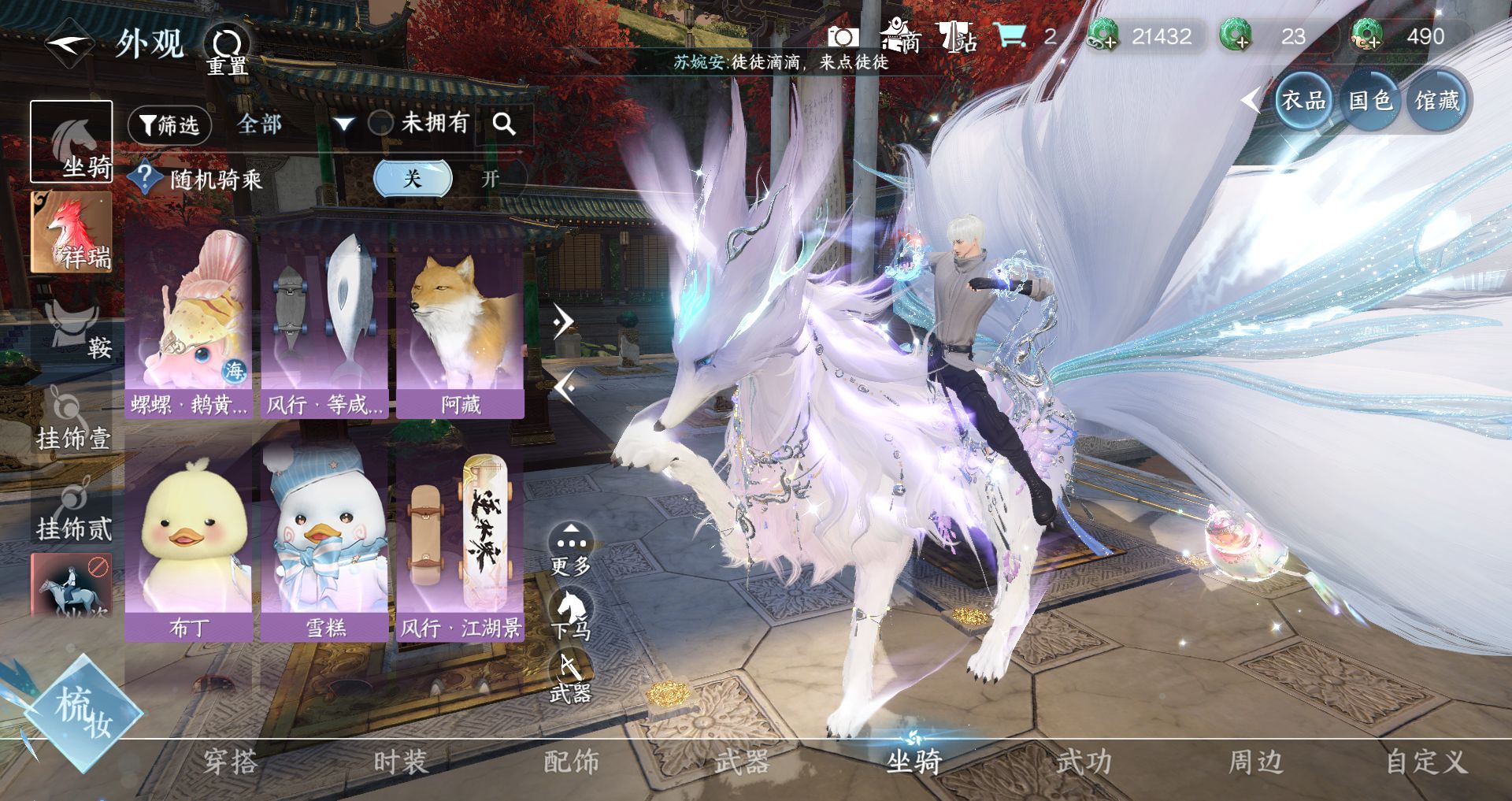Choose the 阿藏 fox mount
1512x801 pixels.
461,323
